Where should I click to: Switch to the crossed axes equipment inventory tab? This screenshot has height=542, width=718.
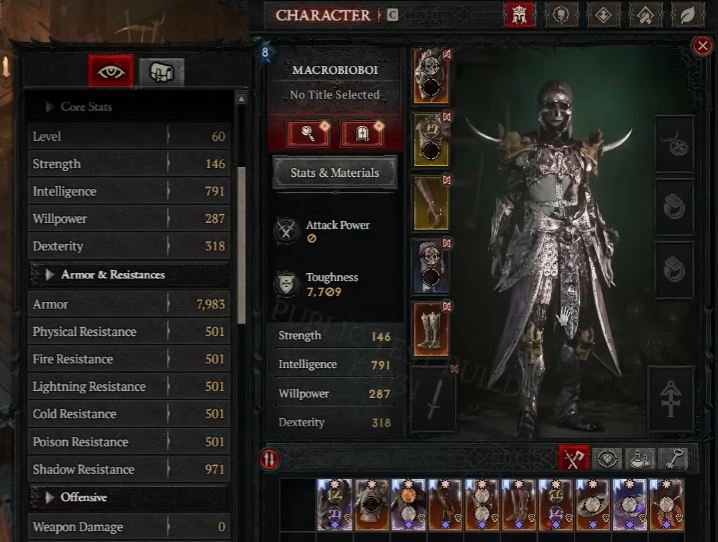pos(574,458)
